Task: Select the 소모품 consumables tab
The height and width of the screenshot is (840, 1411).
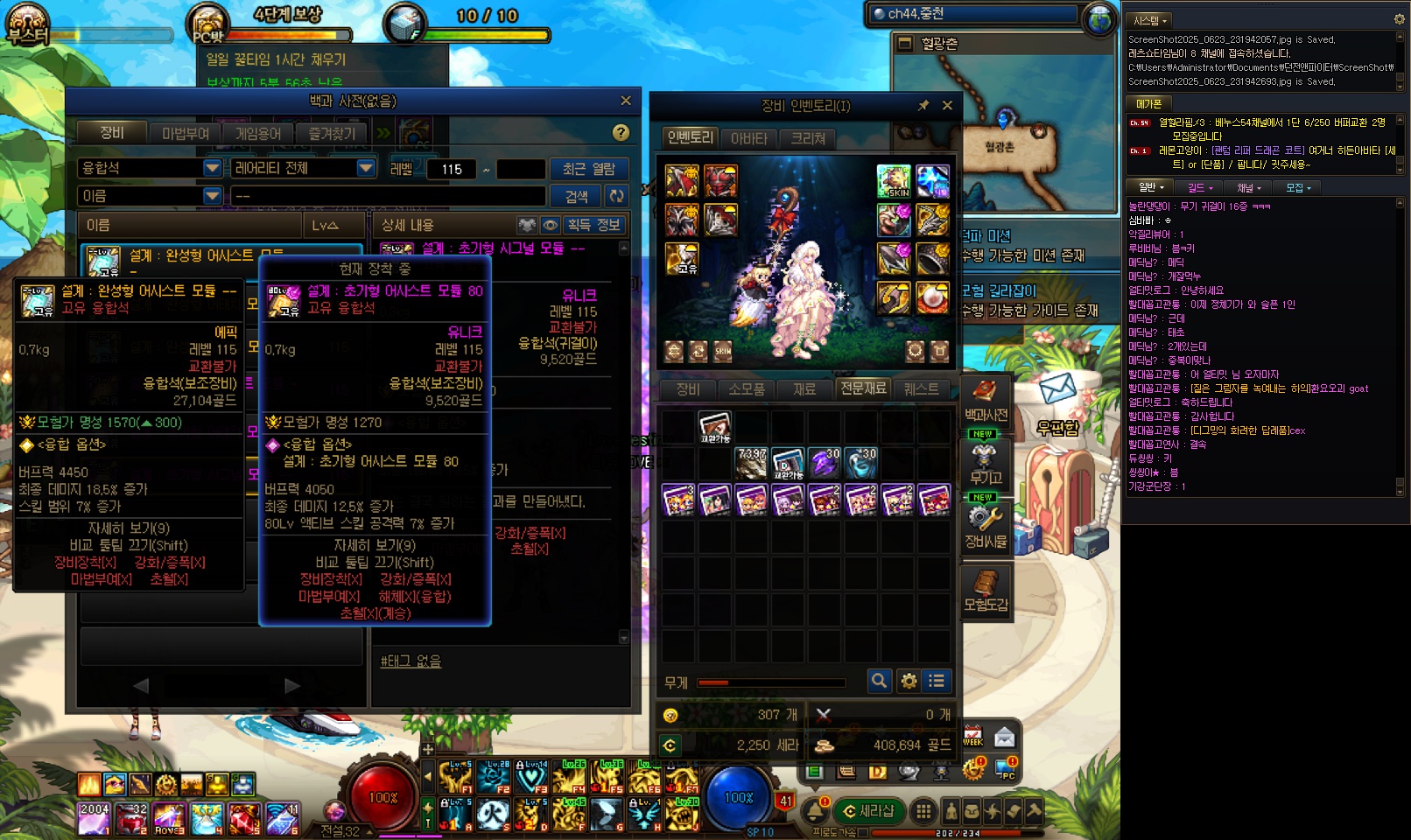Action: [746, 388]
